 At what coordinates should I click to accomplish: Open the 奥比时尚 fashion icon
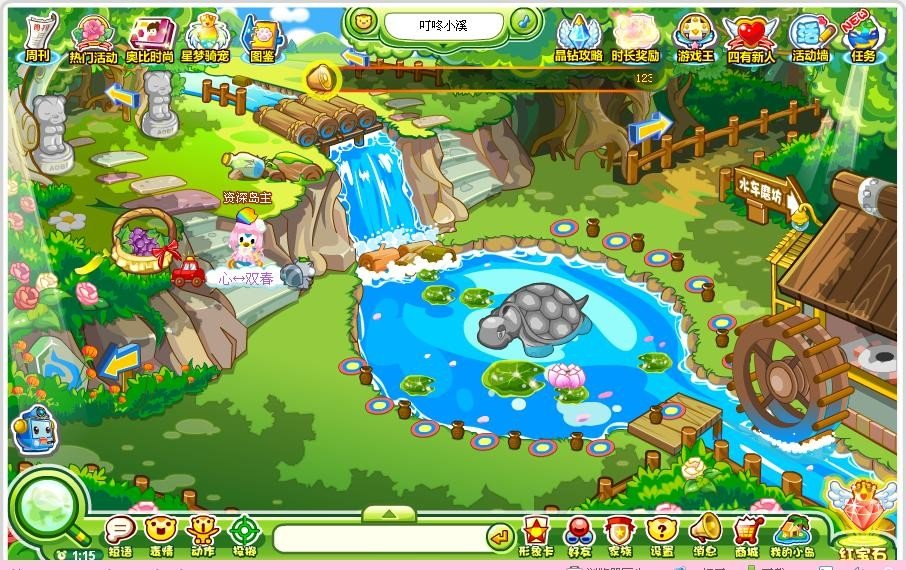pos(149,38)
